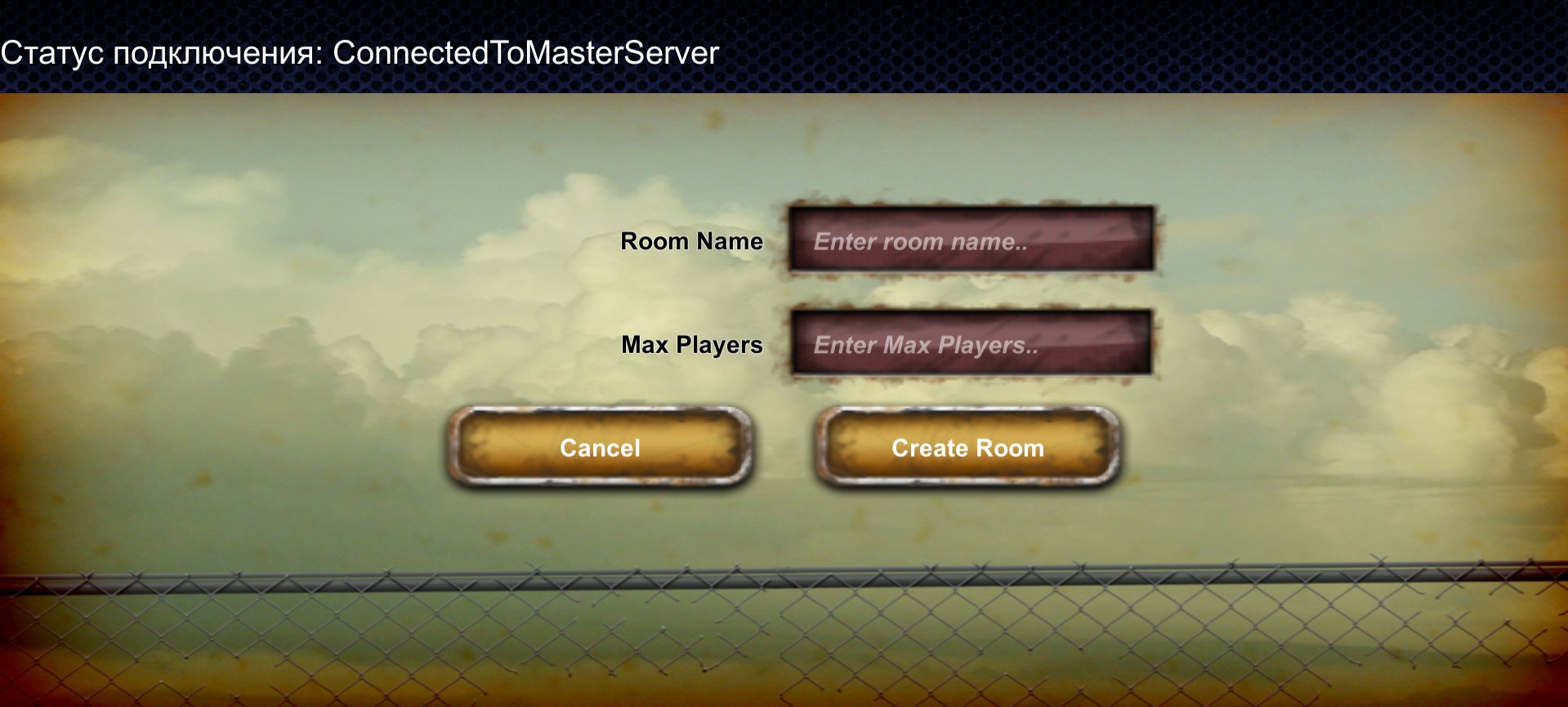The height and width of the screenshot is (707, 1568).
Task: Select the Max Players label
Action: pyautogui.click(x=692, y=345)
